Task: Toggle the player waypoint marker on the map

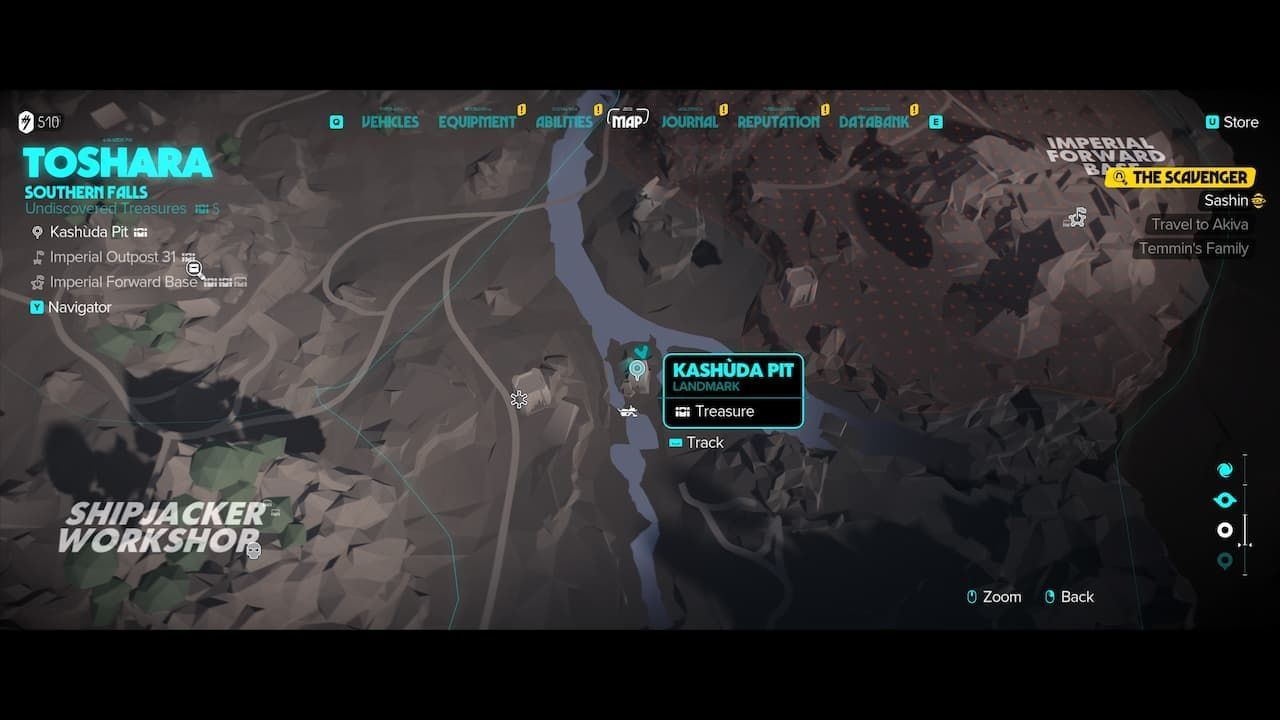Action: coord(639,351)
